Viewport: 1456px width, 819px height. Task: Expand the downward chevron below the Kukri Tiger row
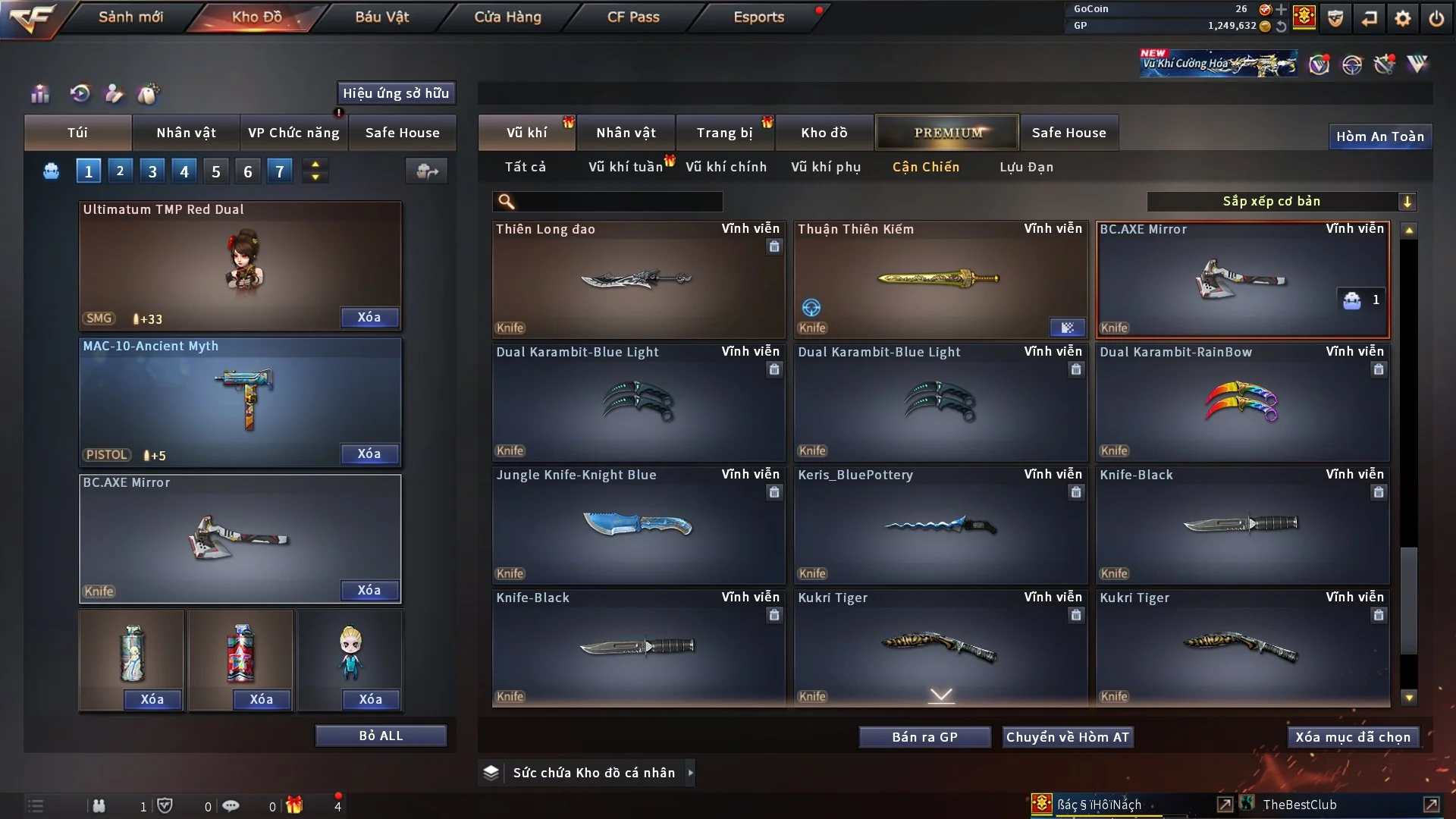[x=941, y=693]
